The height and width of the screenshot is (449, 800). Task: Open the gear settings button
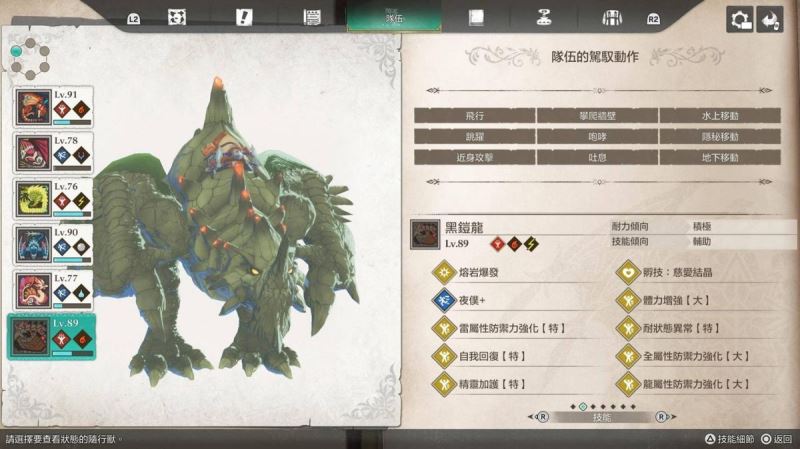click(x=740, y=19)
